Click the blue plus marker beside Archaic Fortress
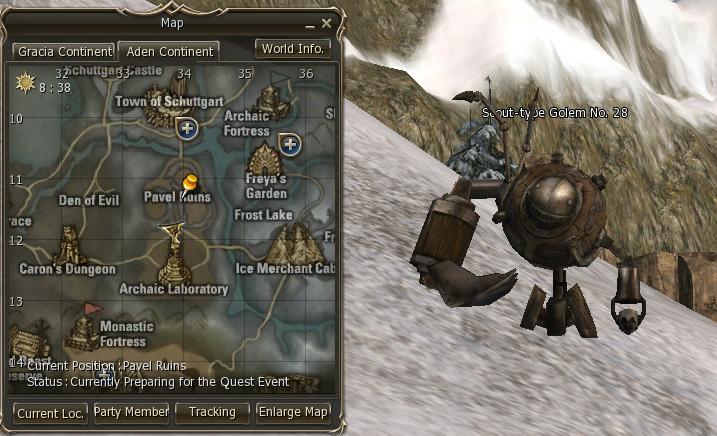The image size is (717, 436). click(290, 145)
